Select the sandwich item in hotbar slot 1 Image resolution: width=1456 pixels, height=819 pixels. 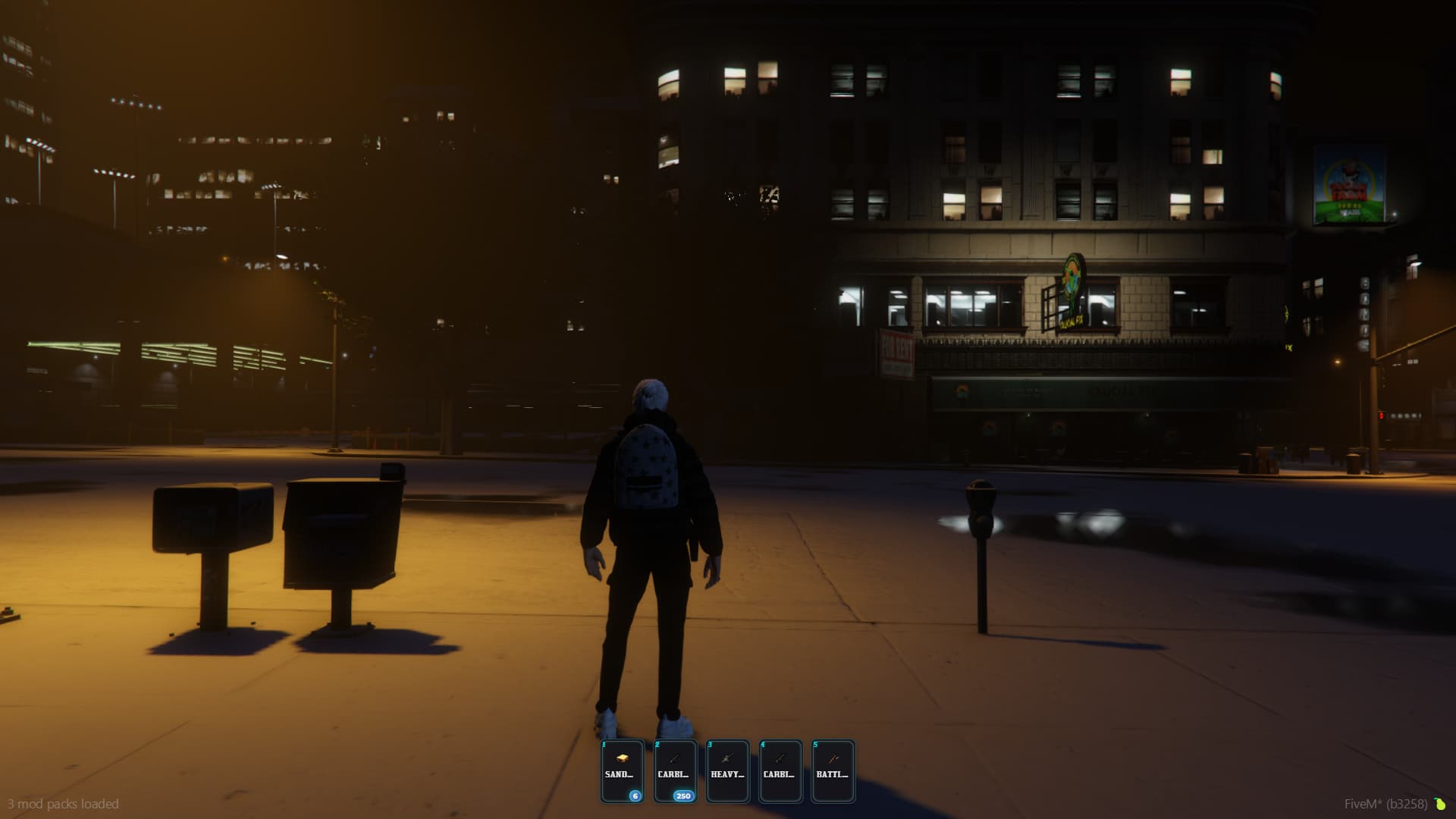(623, 770)
